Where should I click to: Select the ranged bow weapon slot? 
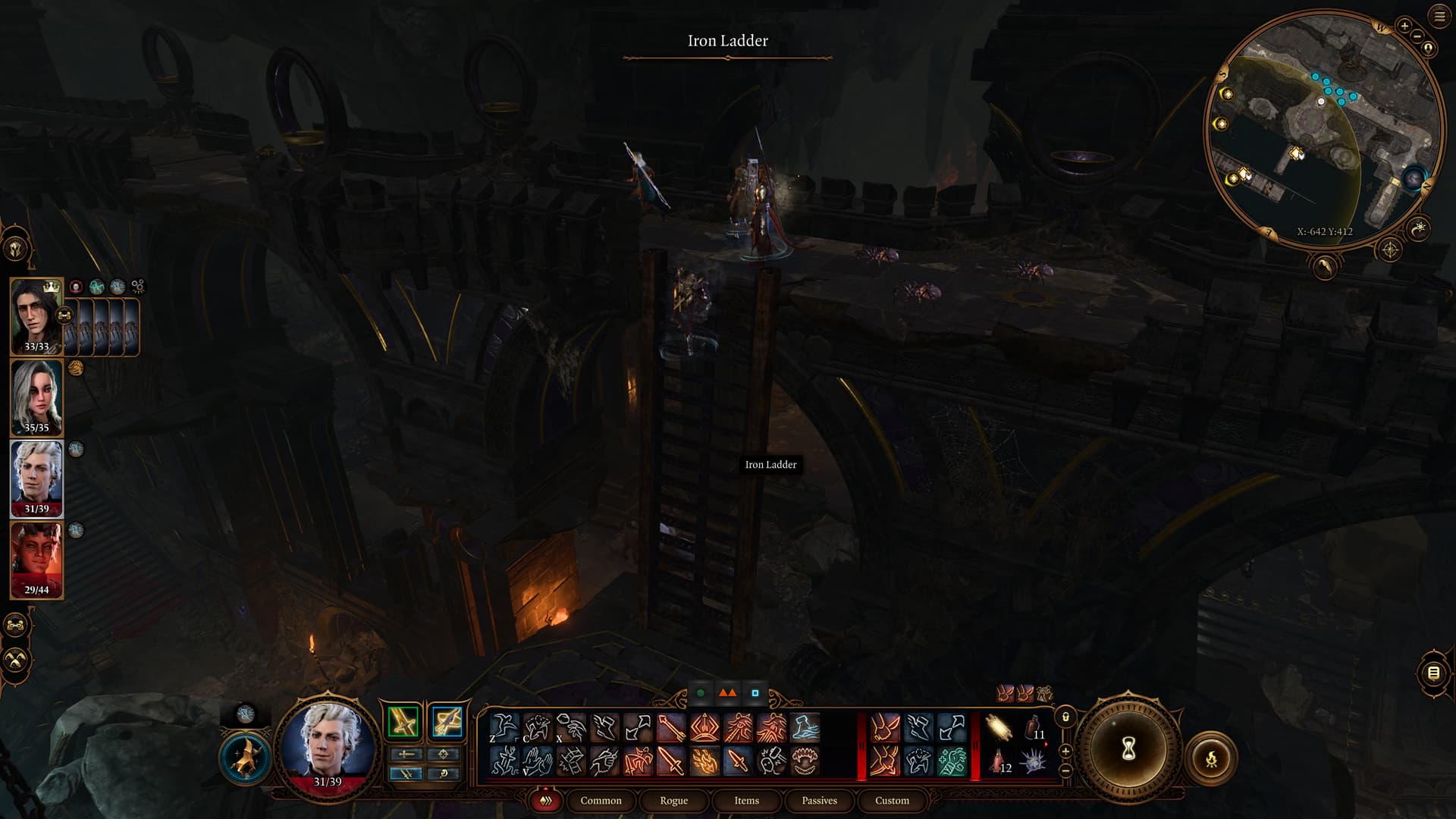[446, 721]
